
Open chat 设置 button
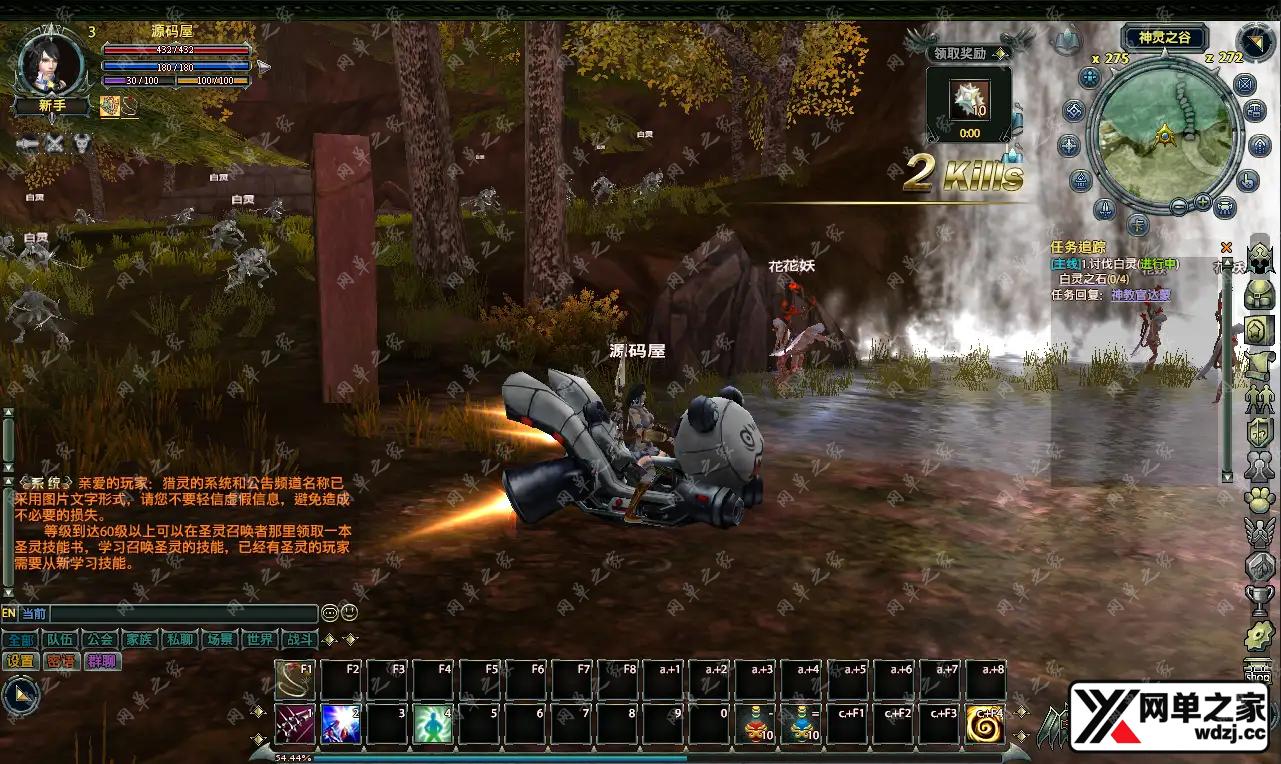point(20,661)
